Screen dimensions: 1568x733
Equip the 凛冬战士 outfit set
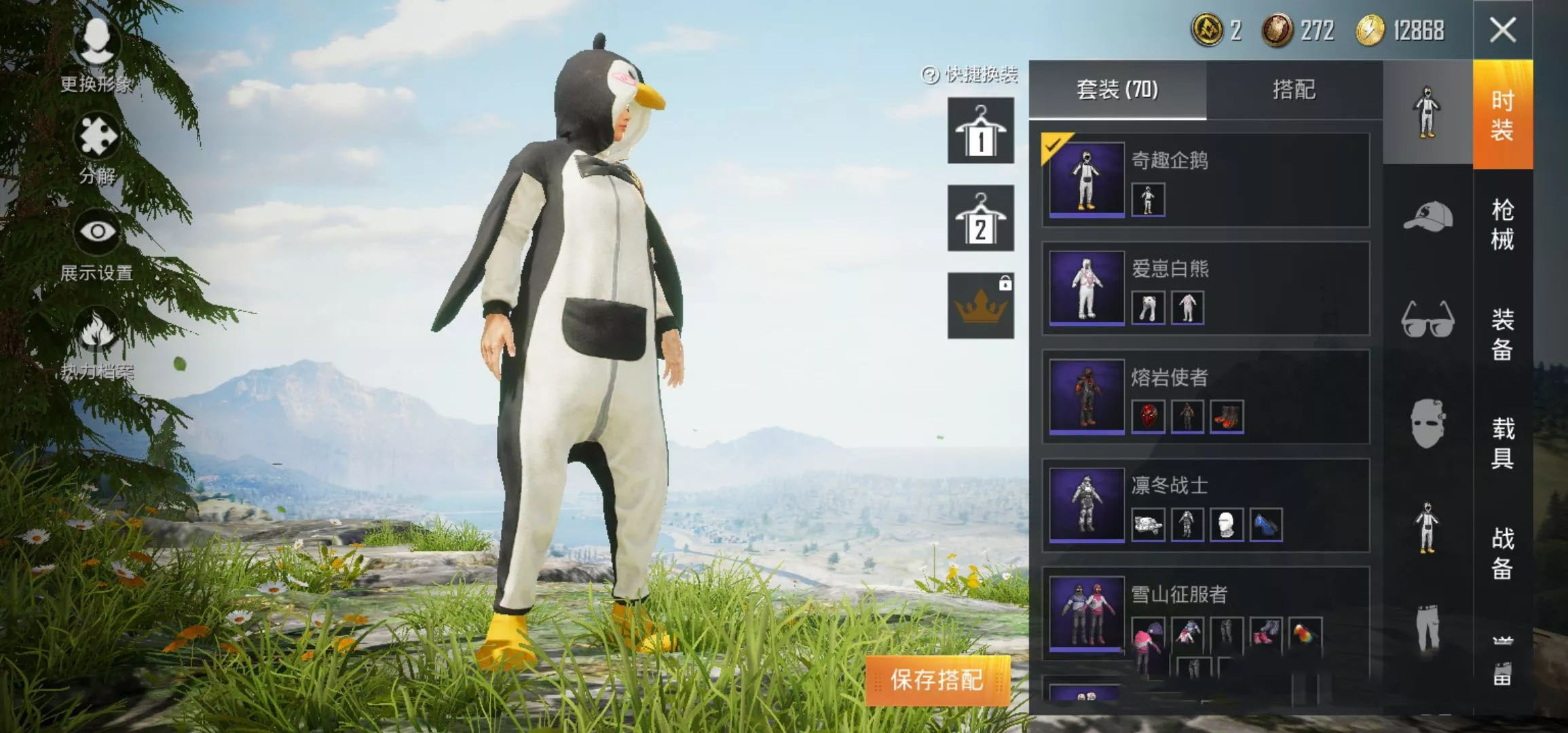coord(1206,506)
